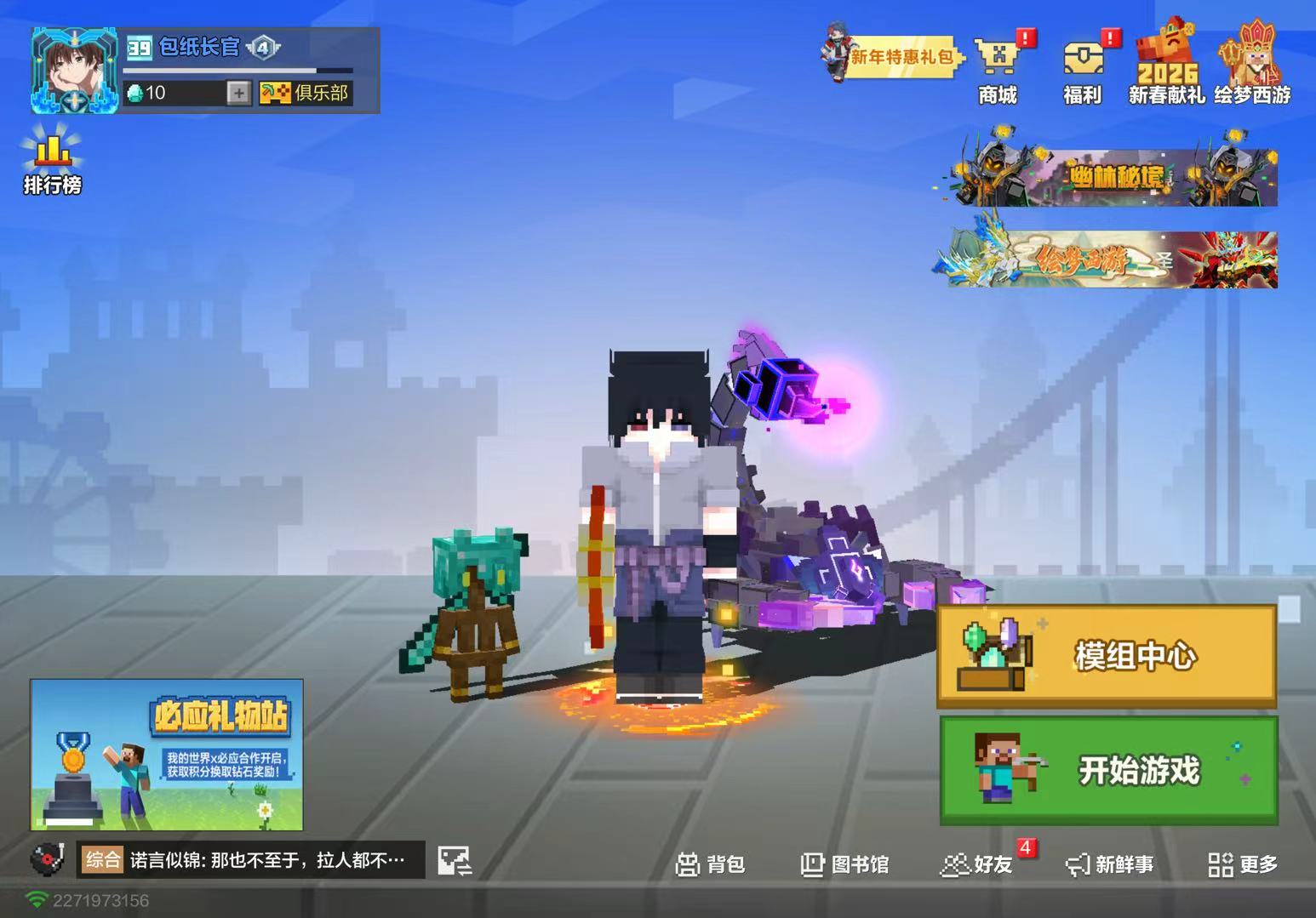Open the 模组中心 mod center

pyautogui.click(x=1107, y=656)
